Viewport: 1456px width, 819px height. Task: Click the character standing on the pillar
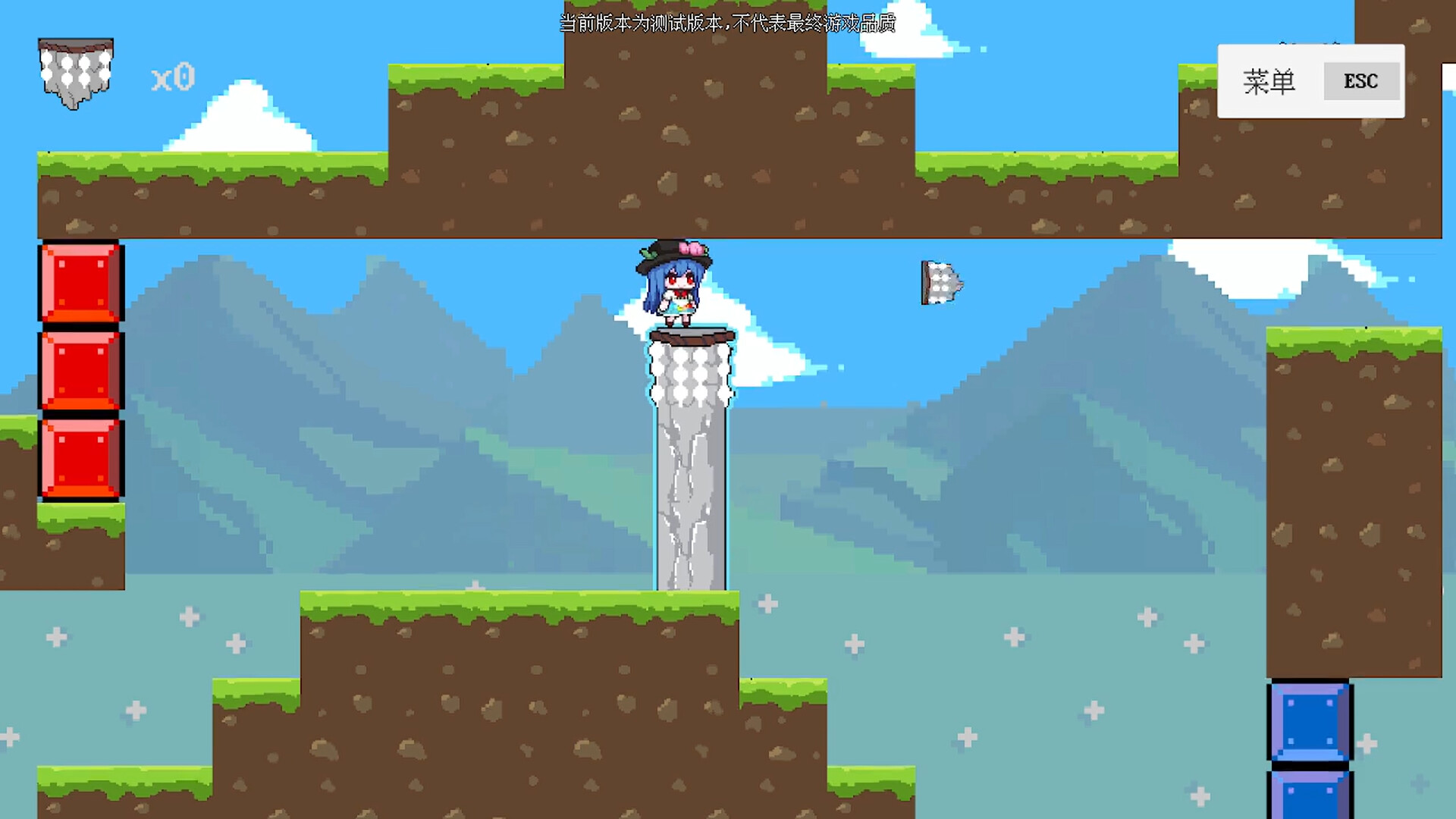675,284
